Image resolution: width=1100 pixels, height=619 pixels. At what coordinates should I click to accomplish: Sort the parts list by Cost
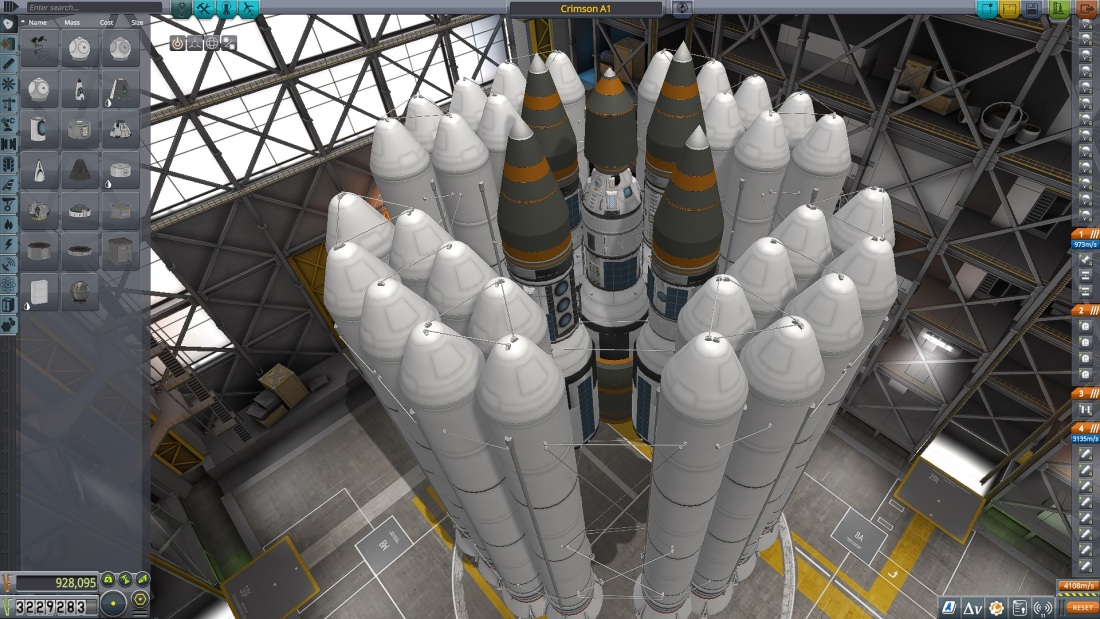click(x=106, y=21)
